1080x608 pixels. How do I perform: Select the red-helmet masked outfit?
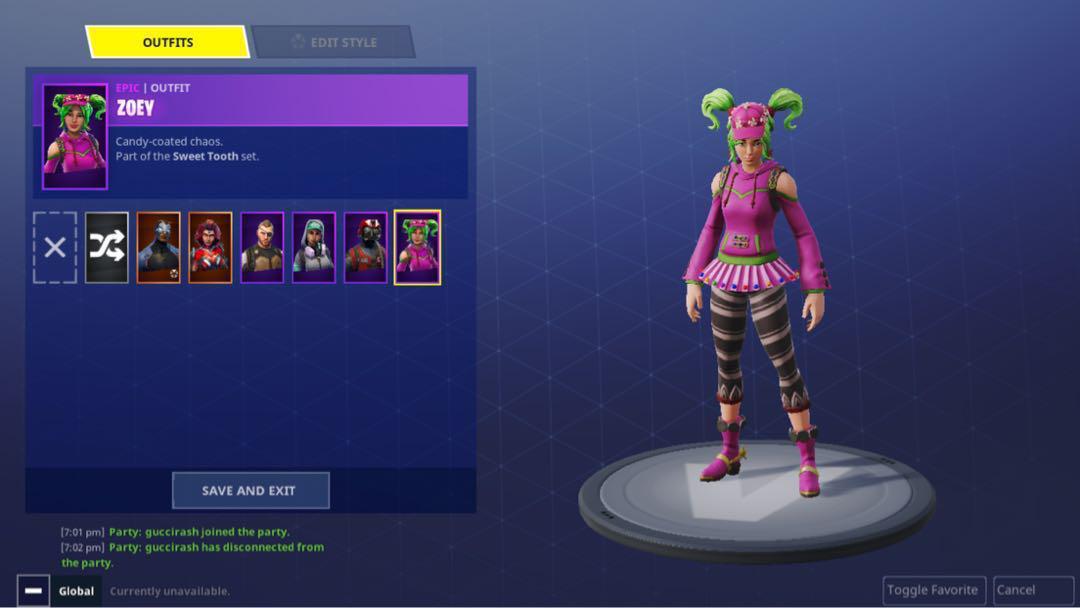(366, 247)
